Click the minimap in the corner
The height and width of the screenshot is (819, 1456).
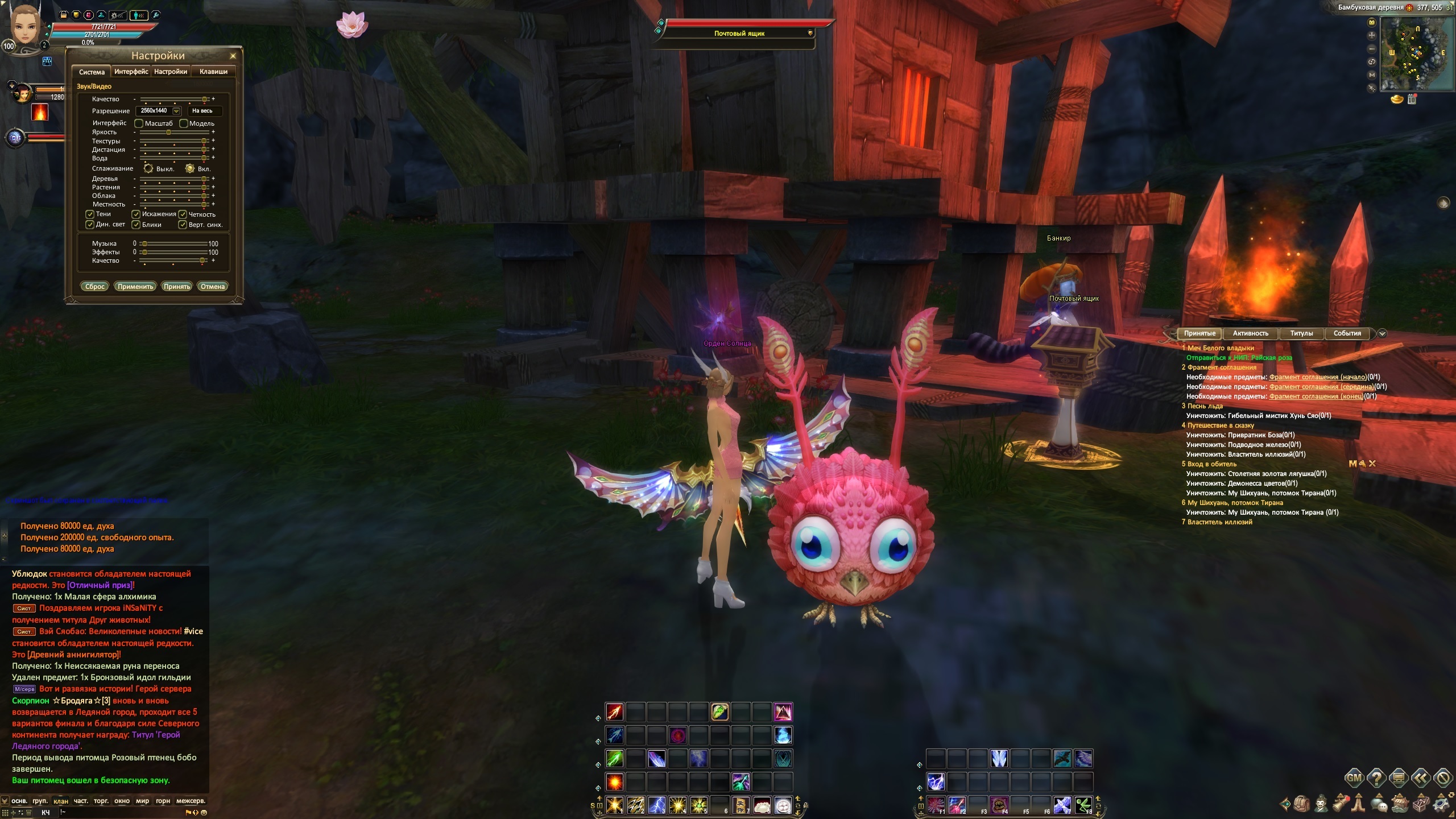[1413, 53]
